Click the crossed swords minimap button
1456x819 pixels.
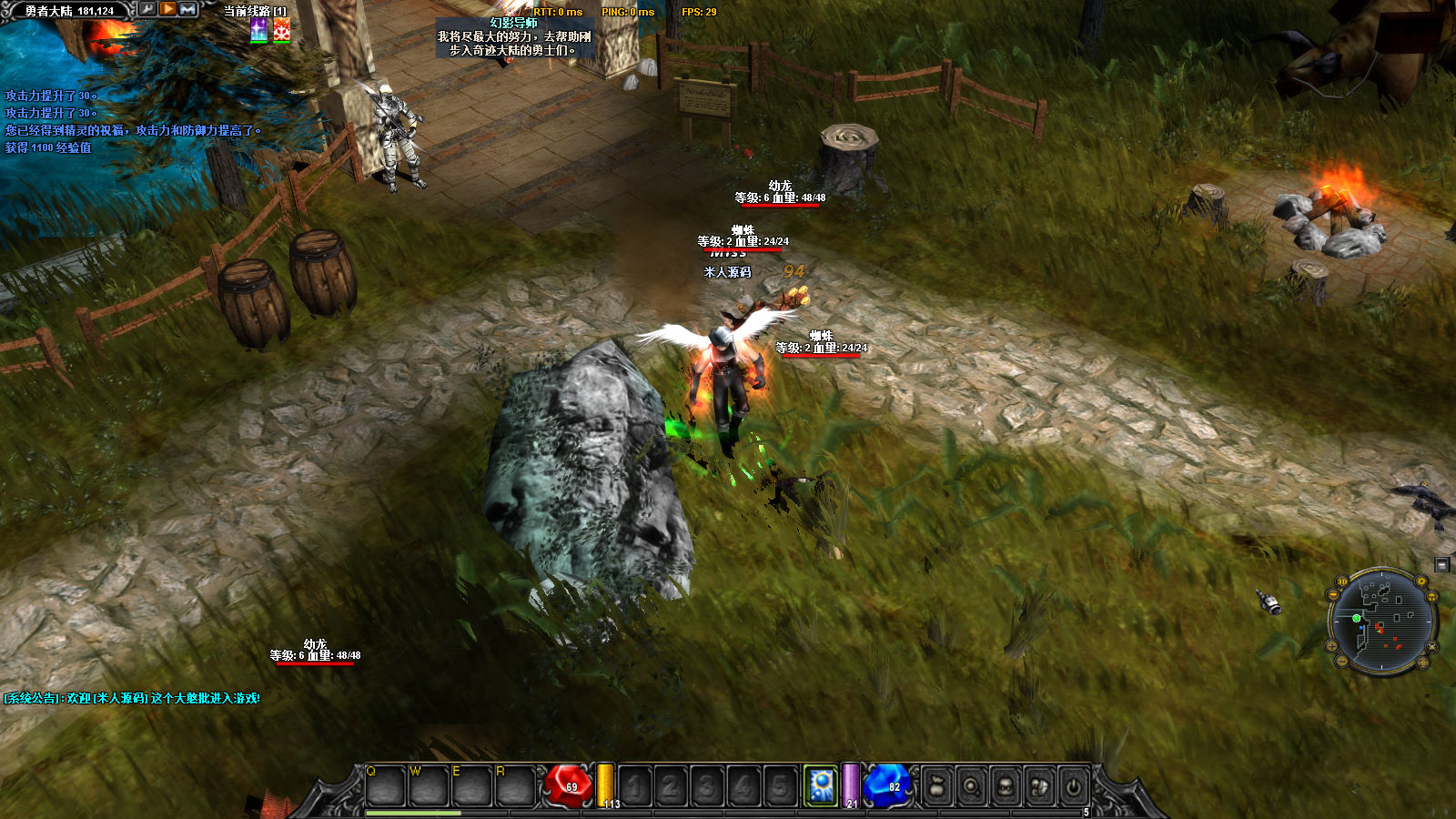pyautogui.click(x=1432, y=647)
